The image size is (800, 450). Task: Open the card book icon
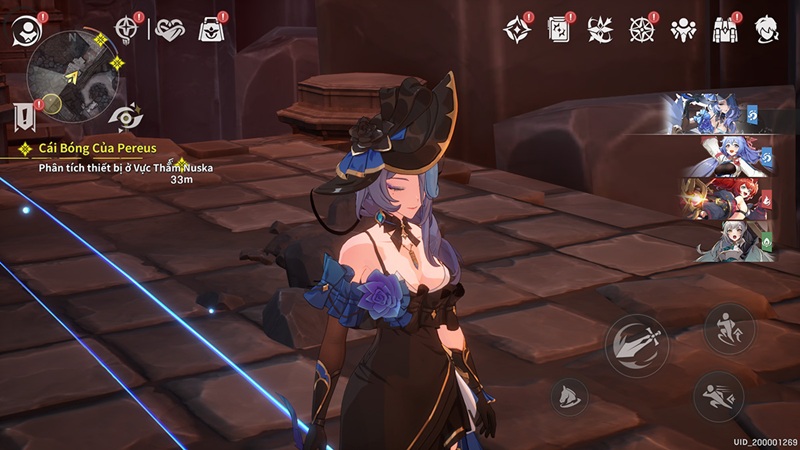pos(559,29)
